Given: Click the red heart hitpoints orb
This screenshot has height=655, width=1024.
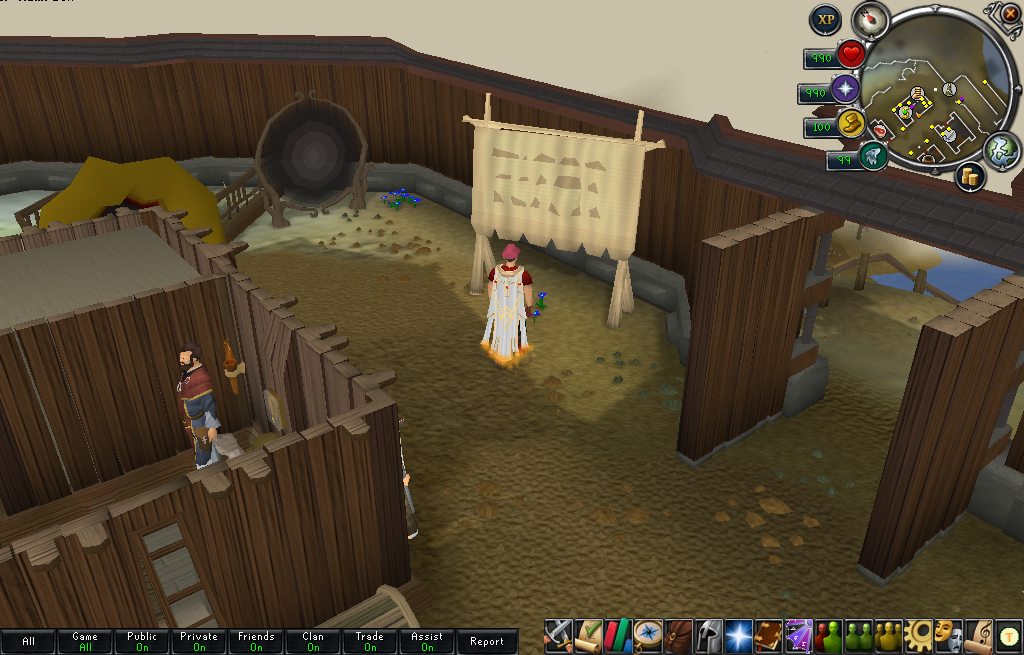Looking at the screenshot, I should (x=851, y=54).
